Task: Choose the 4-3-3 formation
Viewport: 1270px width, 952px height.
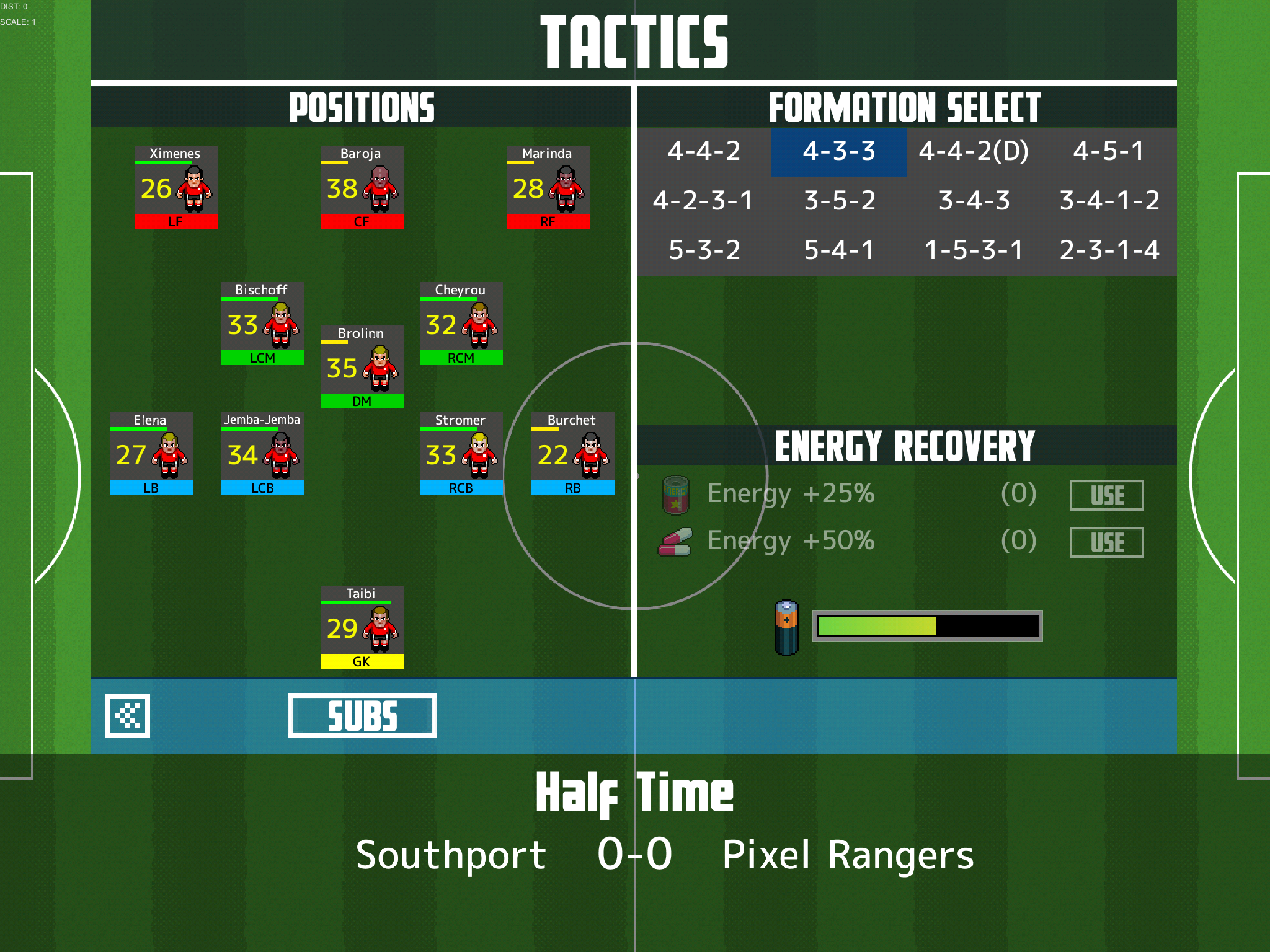Action: click(838, 151)
